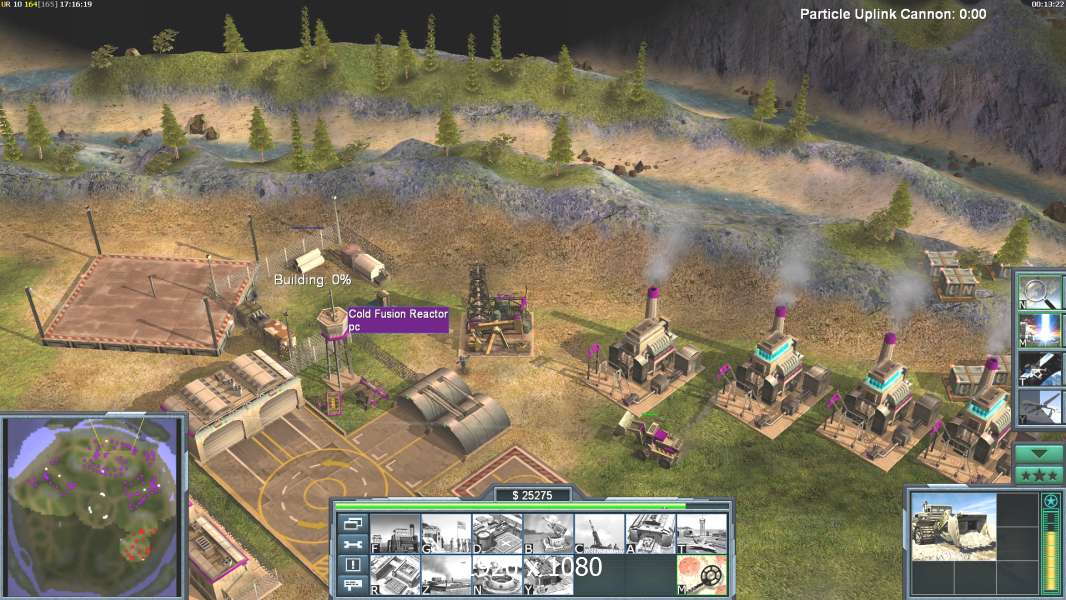
Task: Select the circular structure icon marked N
Action: pos(497,574)
